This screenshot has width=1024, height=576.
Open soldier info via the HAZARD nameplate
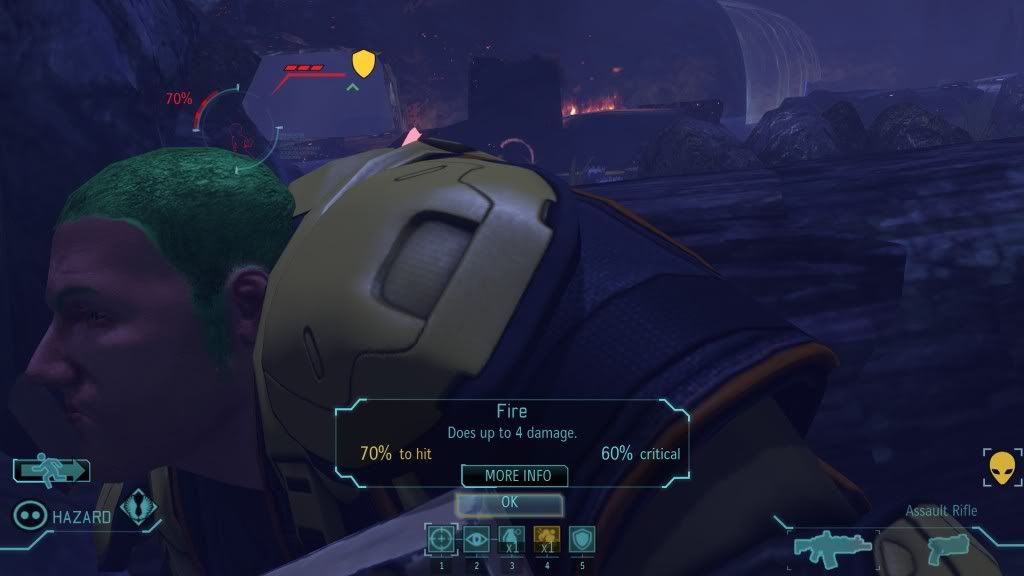[77, 515]
